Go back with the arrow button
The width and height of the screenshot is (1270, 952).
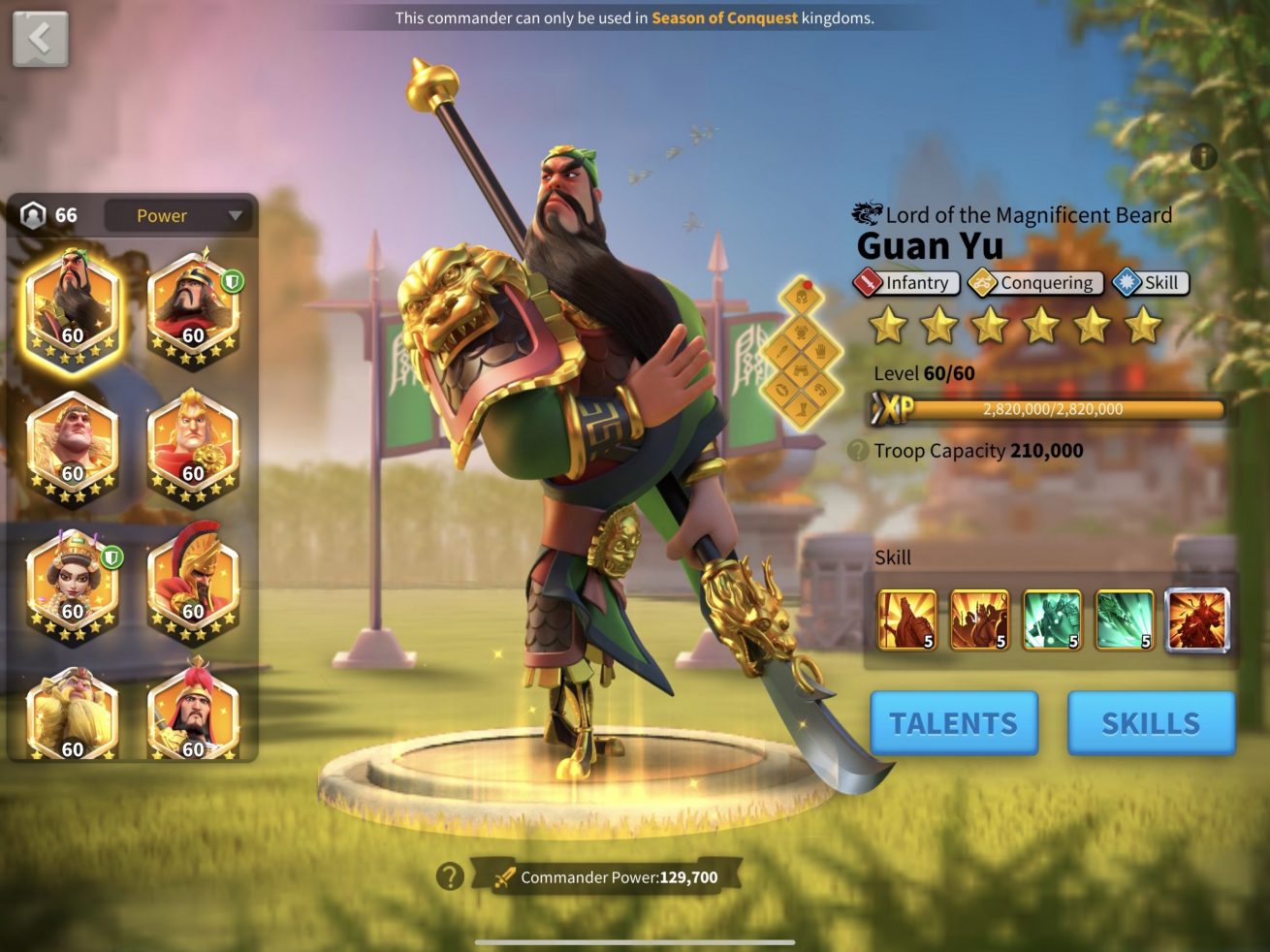click(x=40, y=39)
